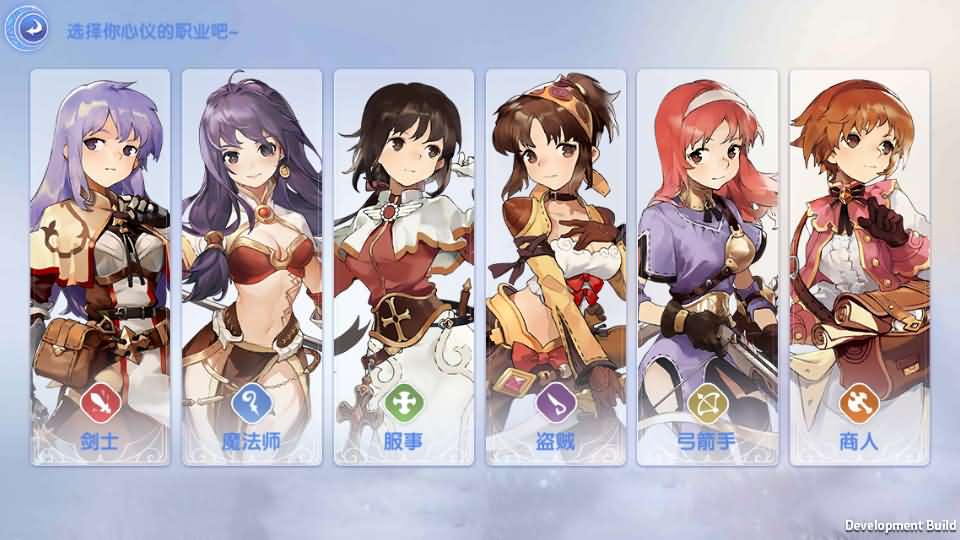The height and width of the screenshot is (540, 960).
Task: Choose the 盗贼 thief class card
Action: (x=556, y=267)
